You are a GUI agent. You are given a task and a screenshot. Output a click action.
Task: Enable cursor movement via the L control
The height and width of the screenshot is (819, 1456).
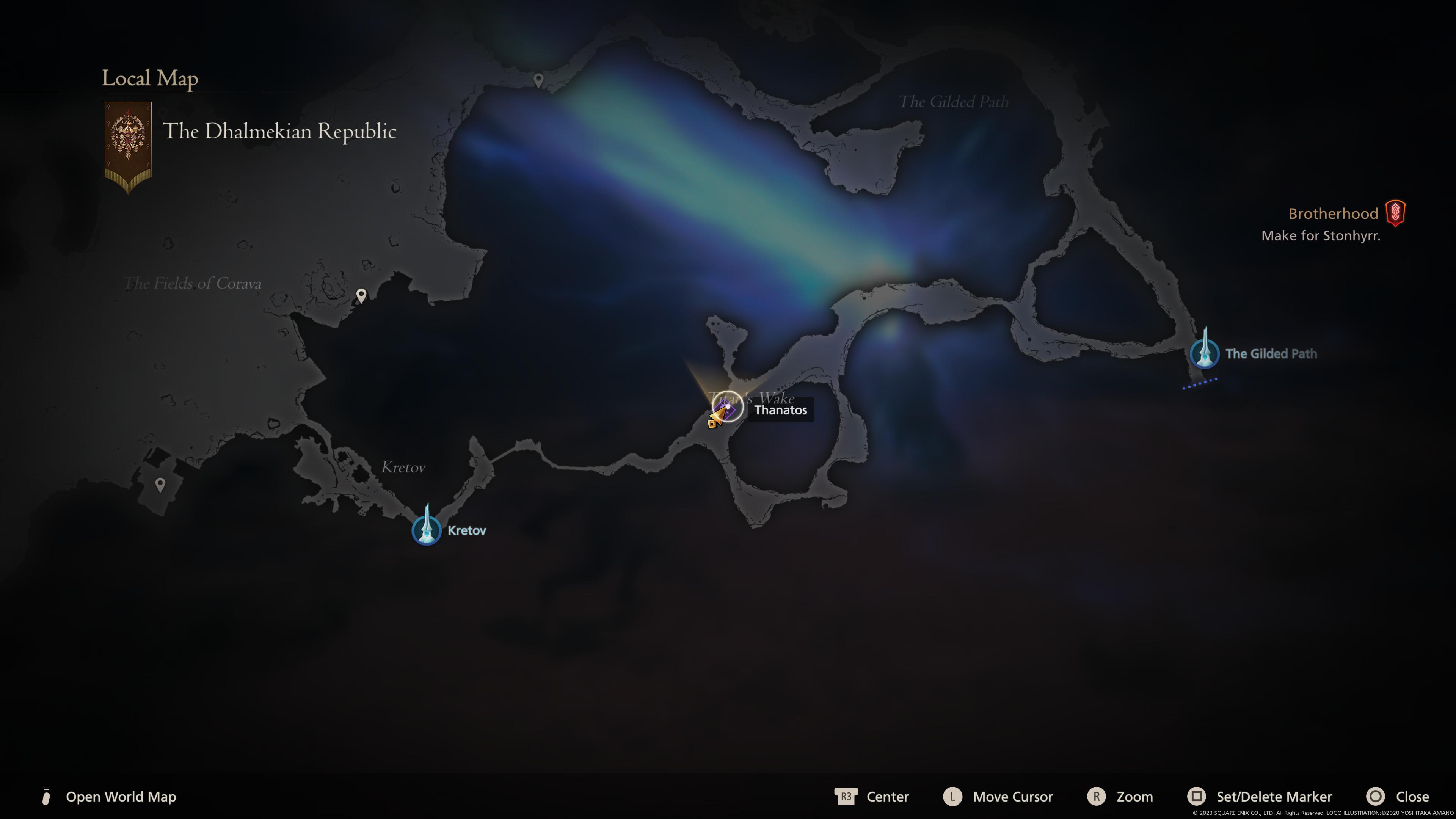tap(954, 796)
